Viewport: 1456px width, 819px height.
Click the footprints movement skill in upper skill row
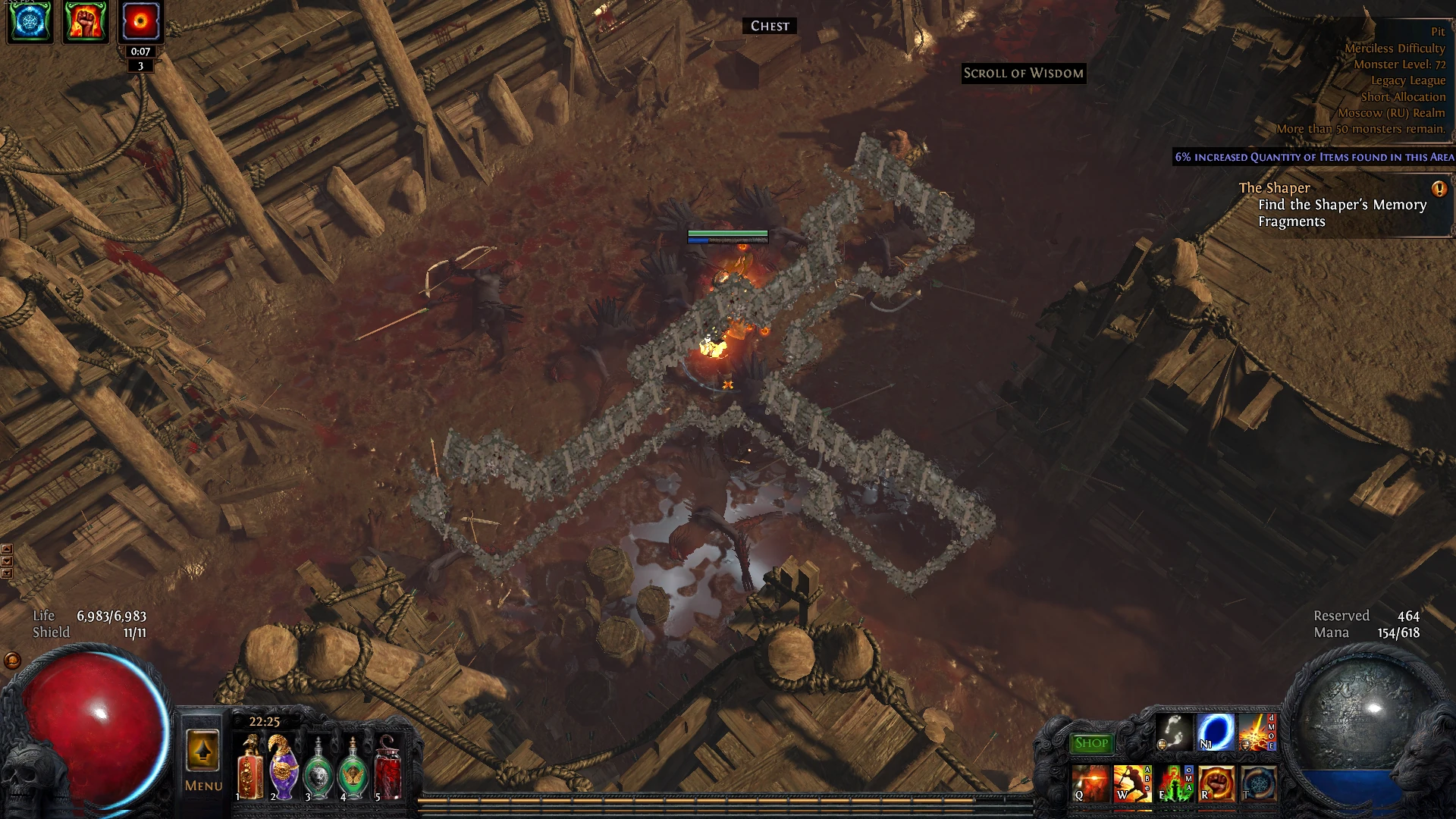click(1174, 733)
